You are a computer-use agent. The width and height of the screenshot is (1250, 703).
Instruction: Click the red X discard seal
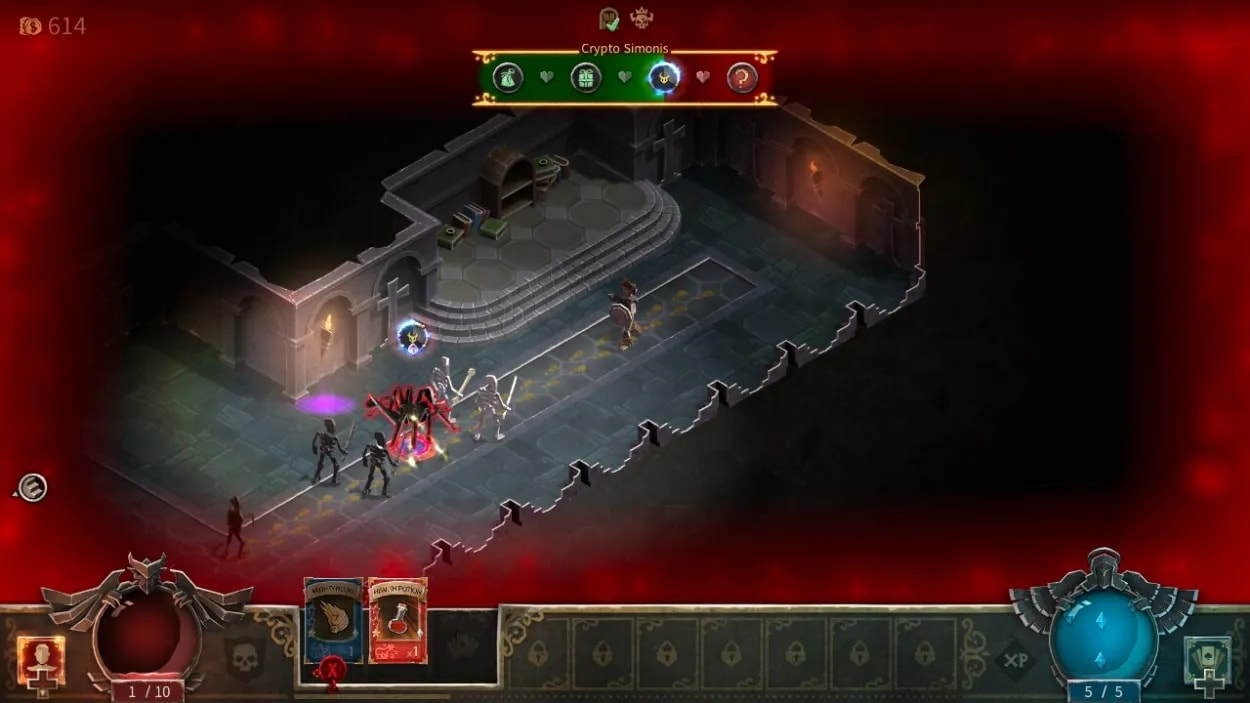332,669
